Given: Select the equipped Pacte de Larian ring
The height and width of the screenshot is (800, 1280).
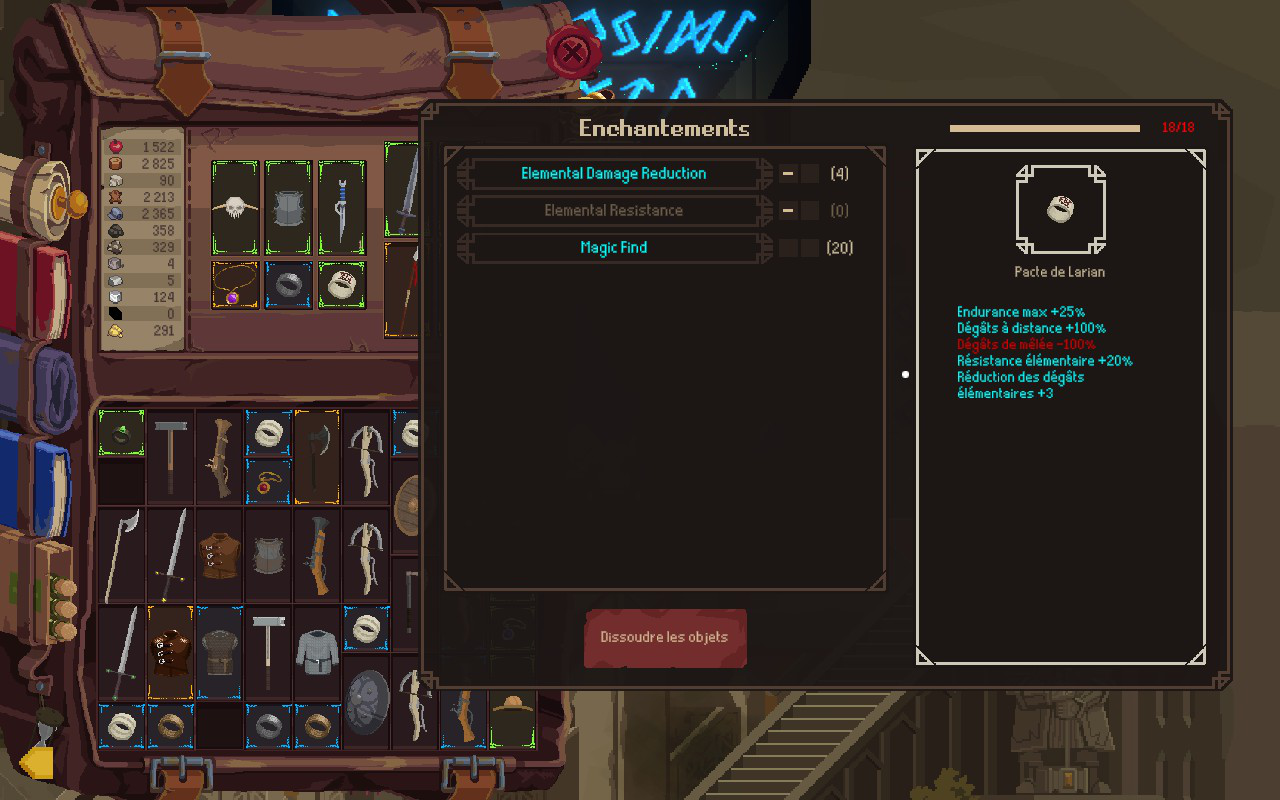Looking at the screenshot, I should [342, 286].
